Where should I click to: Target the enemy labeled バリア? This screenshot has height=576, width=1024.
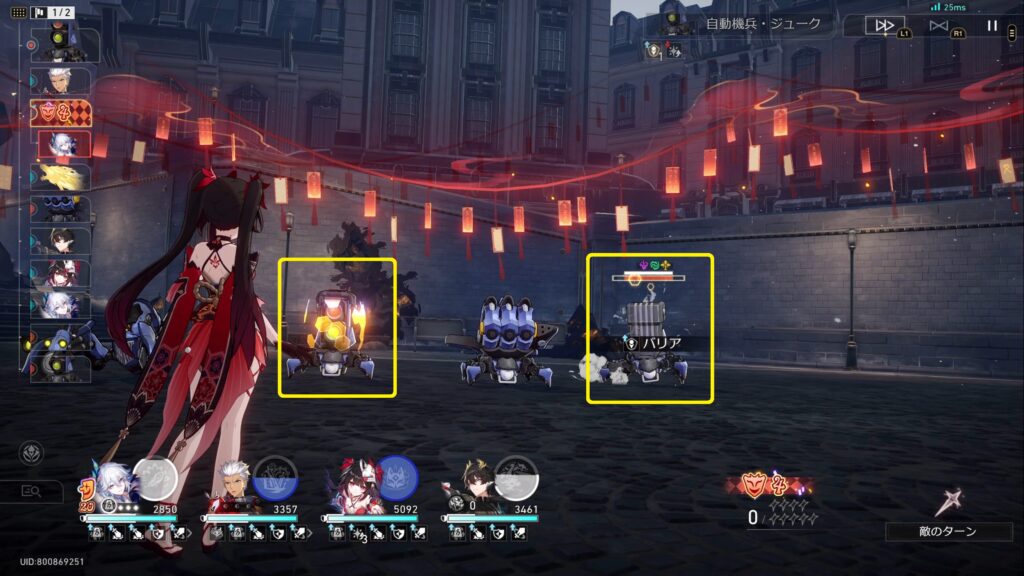(x=649, y=329)
